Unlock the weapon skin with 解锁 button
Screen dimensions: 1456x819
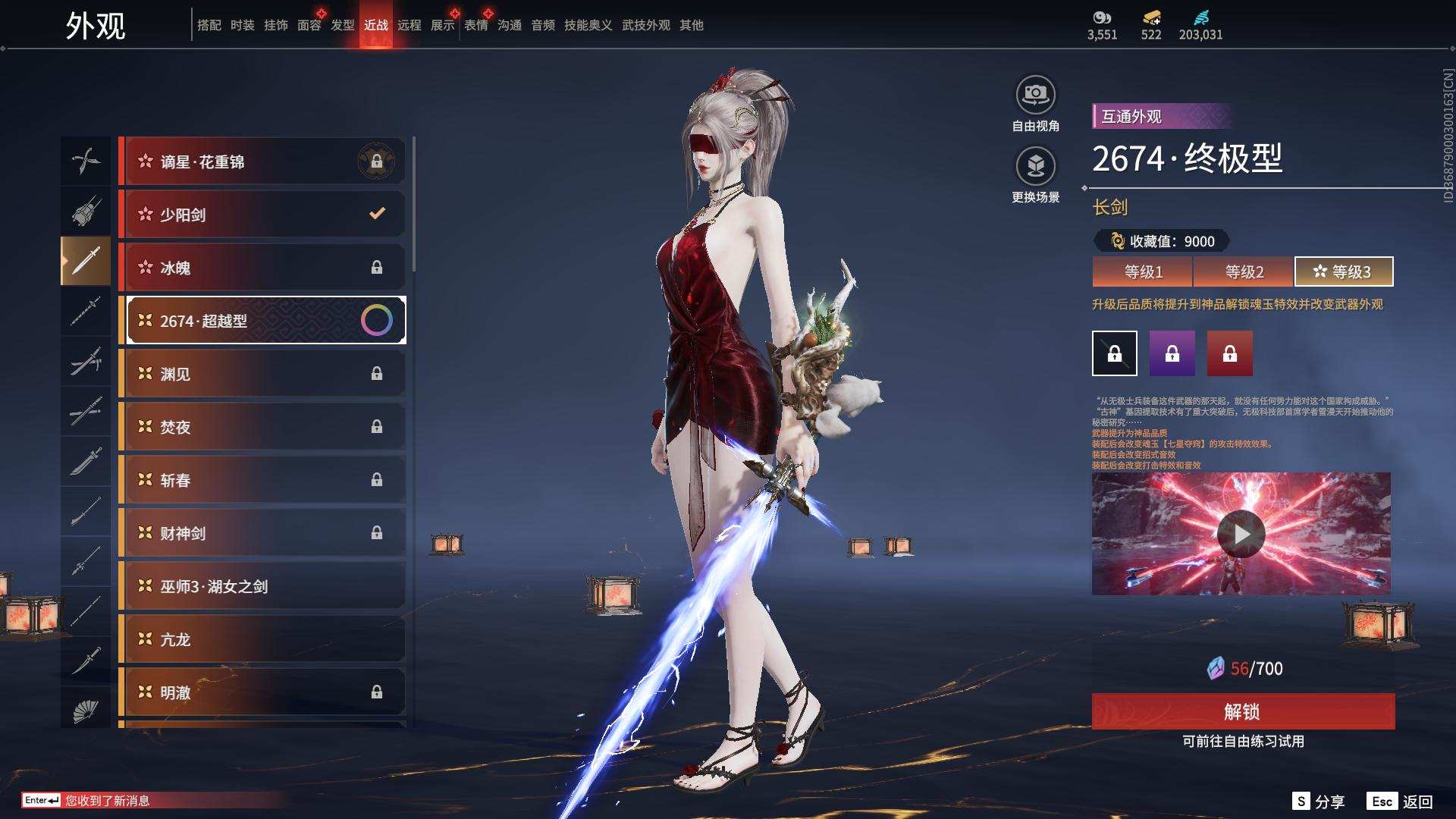pos(1242,711)
